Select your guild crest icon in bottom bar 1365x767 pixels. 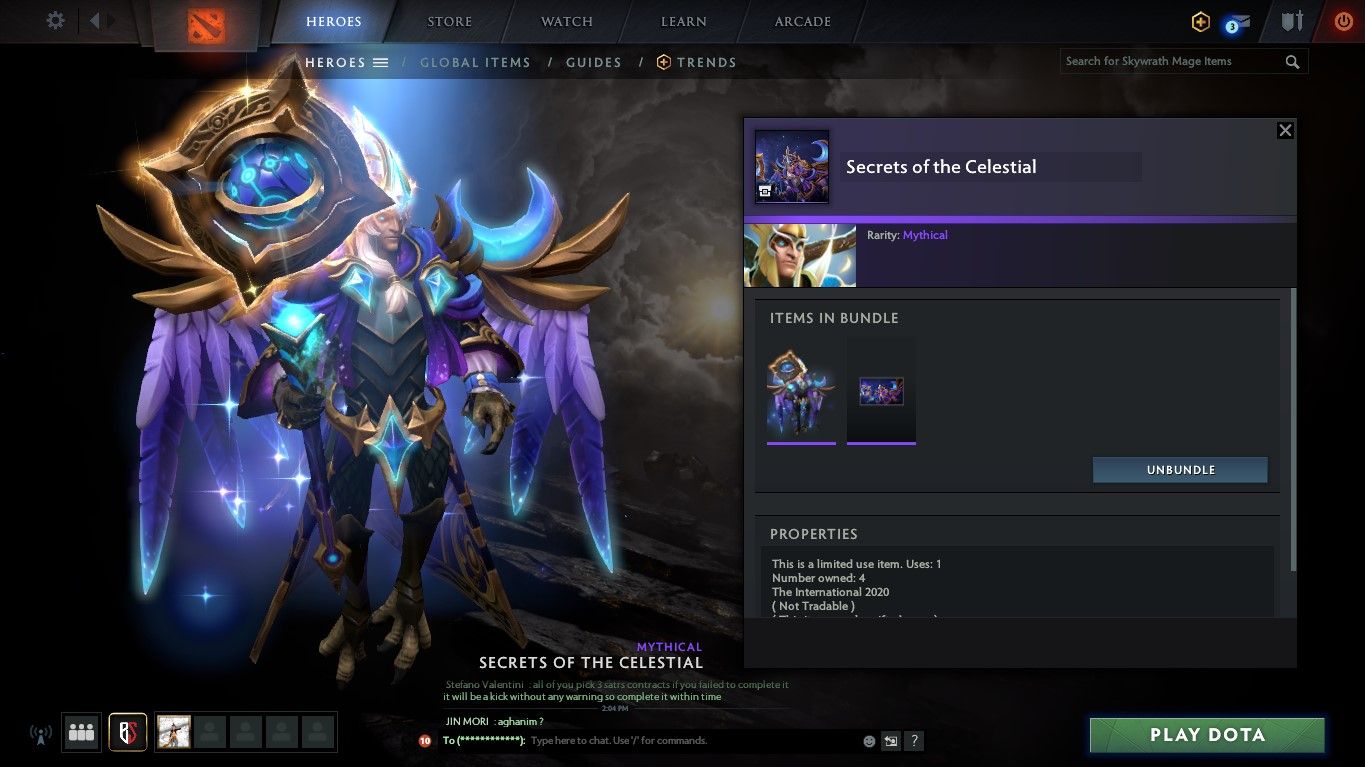click(x=127, y=731)
